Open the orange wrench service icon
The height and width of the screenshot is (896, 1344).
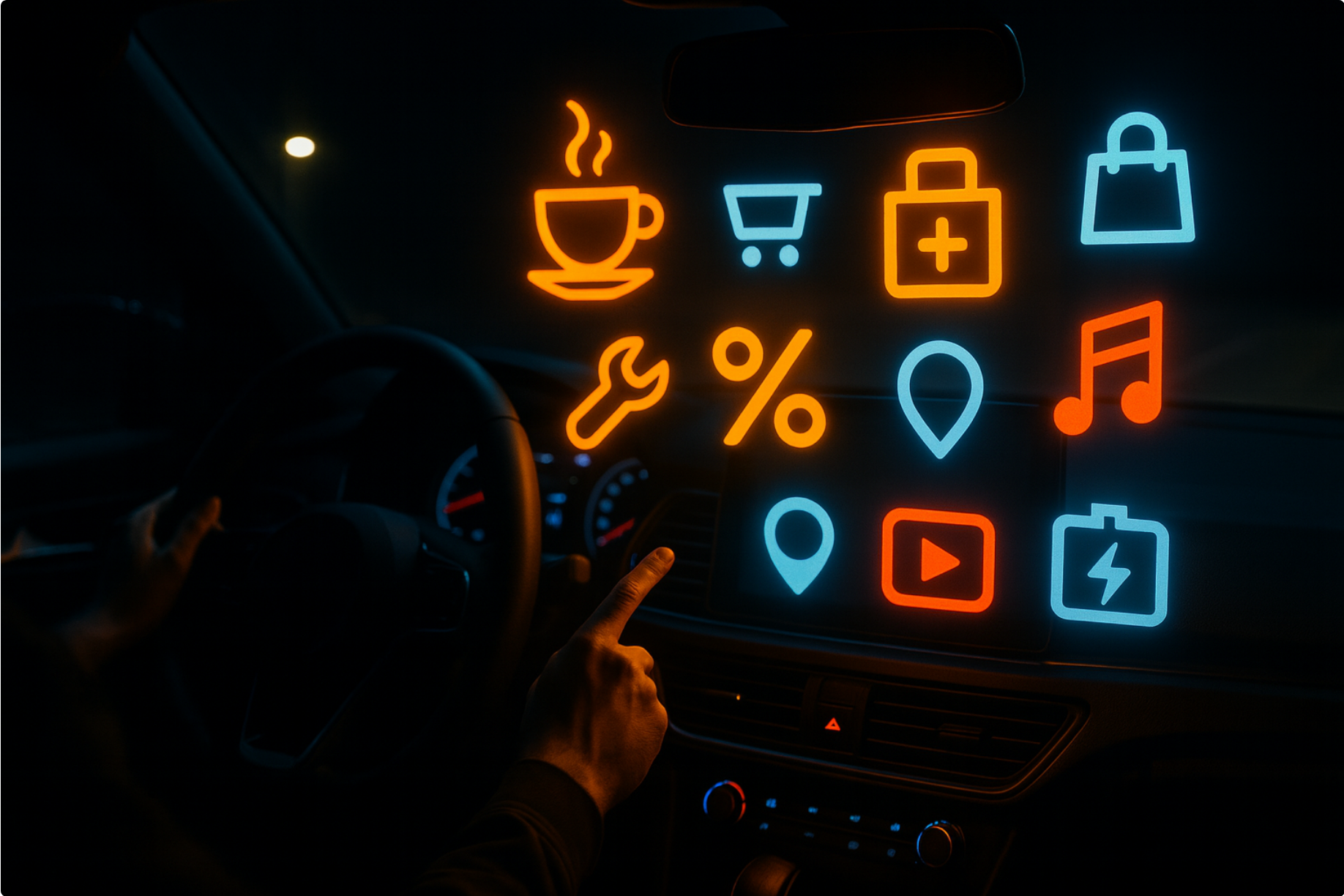(616, 393)
